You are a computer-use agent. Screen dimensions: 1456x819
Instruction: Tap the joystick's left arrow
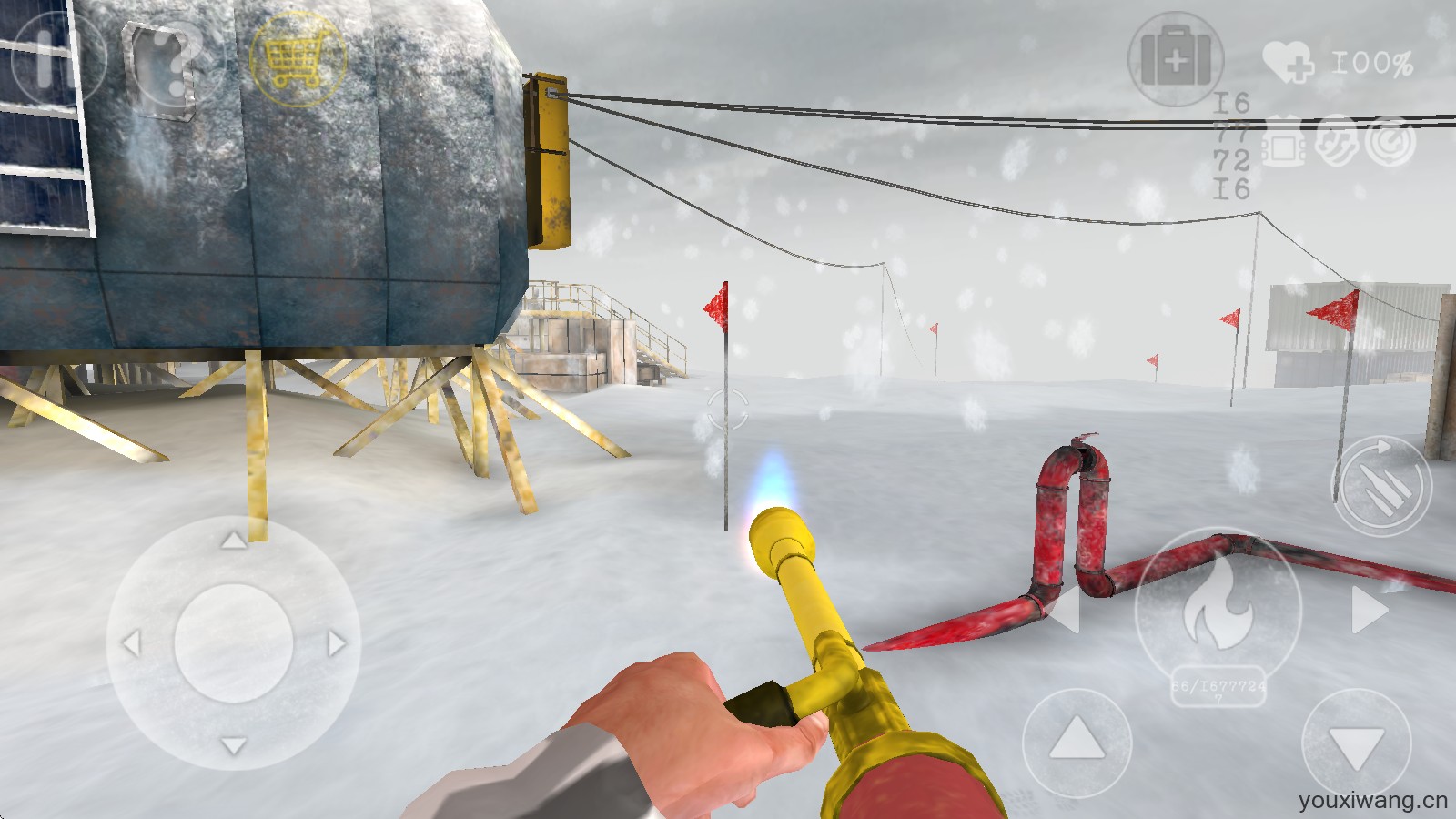click(x=131, y=643)
